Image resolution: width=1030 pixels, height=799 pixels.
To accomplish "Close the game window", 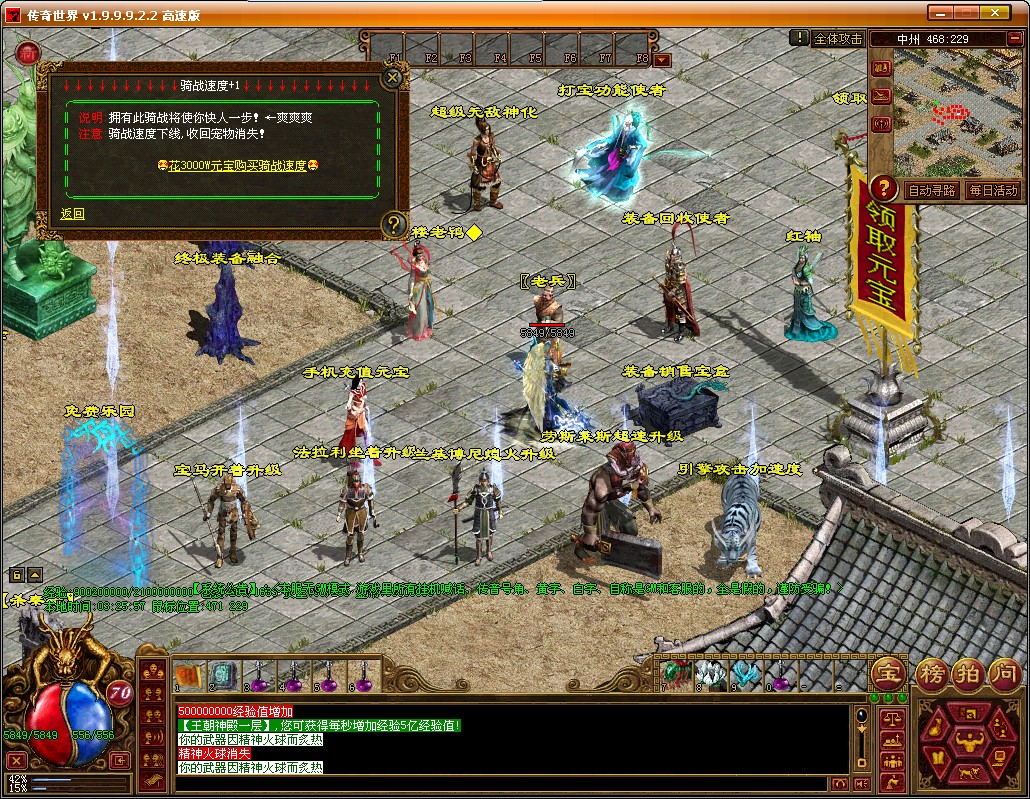I will (1012, 12).
